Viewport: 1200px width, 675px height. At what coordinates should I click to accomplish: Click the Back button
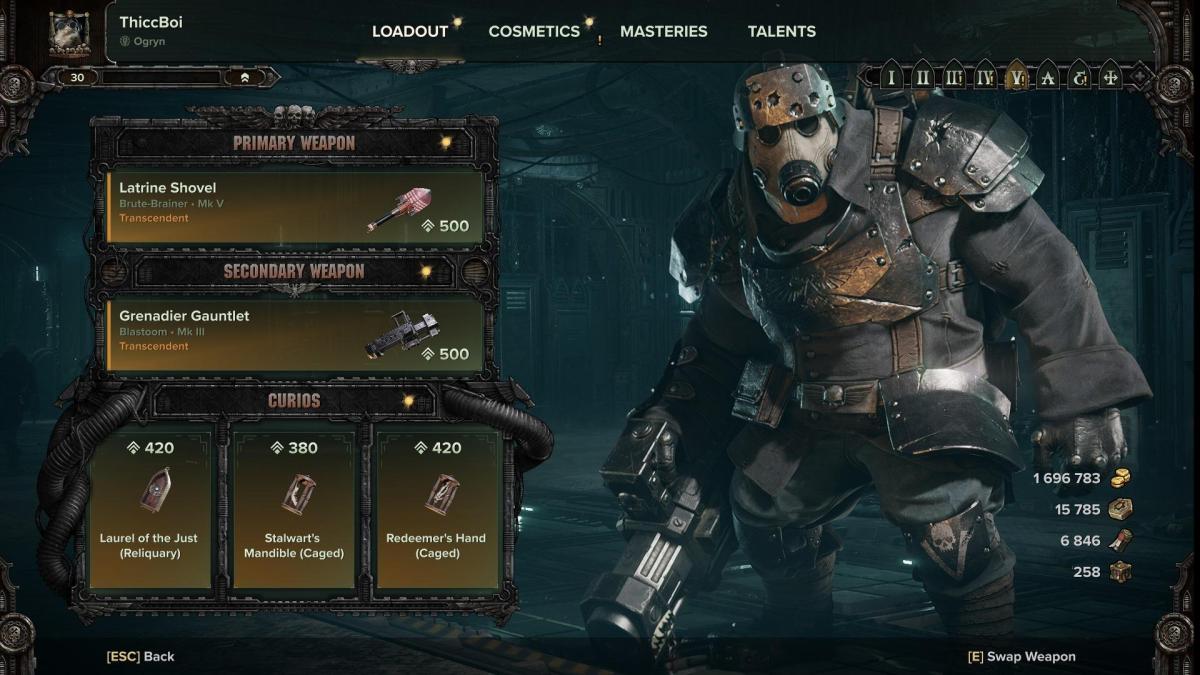141,656
